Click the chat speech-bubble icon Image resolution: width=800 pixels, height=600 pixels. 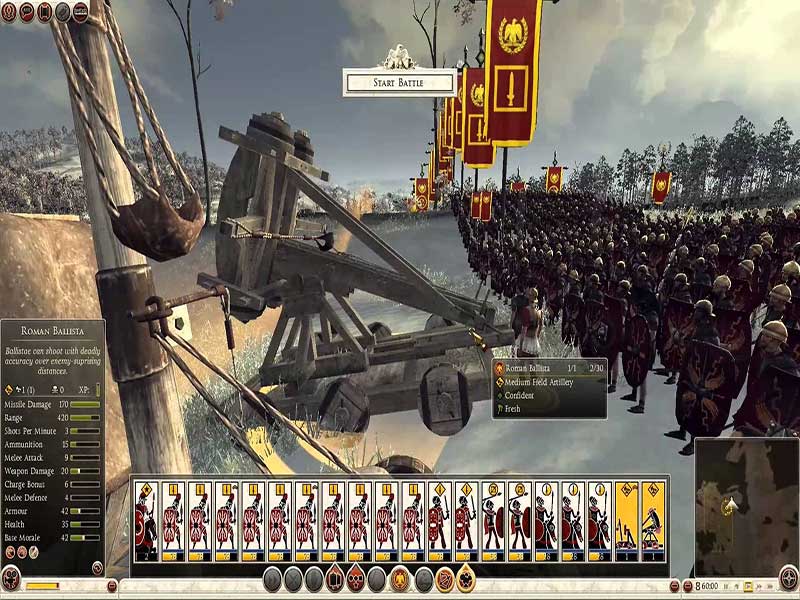27,12
